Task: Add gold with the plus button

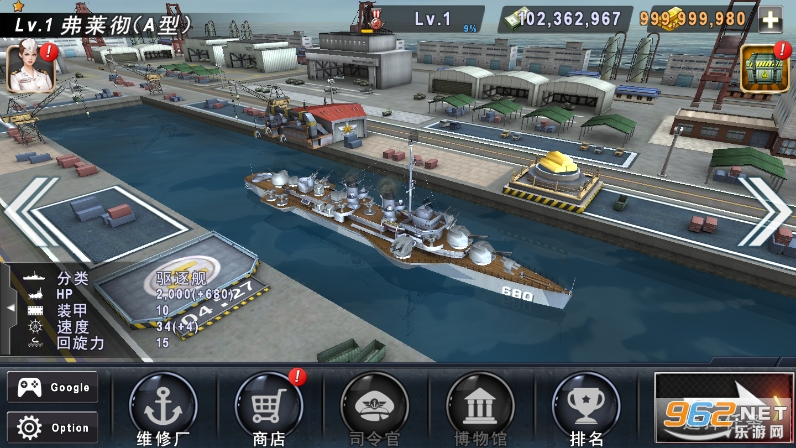Action: point(770,19)
